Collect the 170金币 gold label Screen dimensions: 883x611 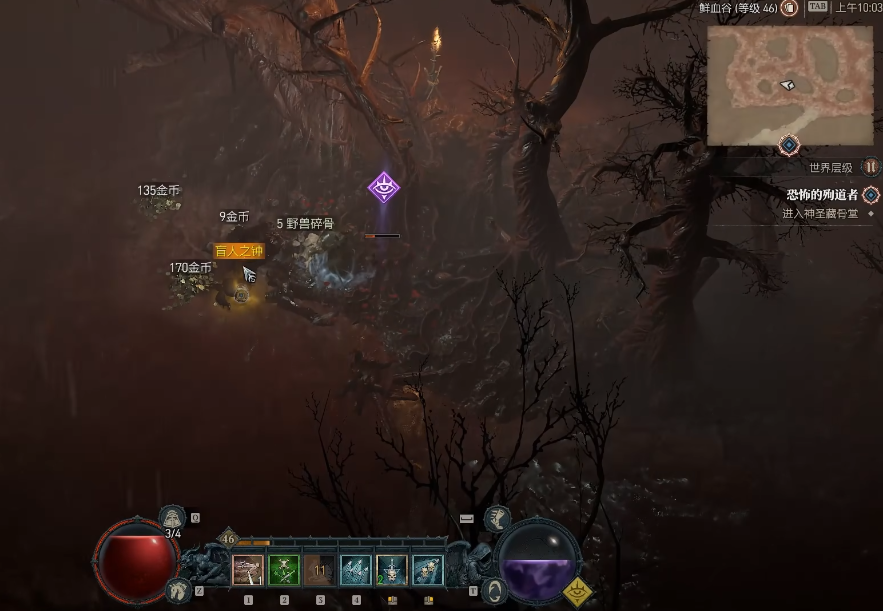coord(190,267)
